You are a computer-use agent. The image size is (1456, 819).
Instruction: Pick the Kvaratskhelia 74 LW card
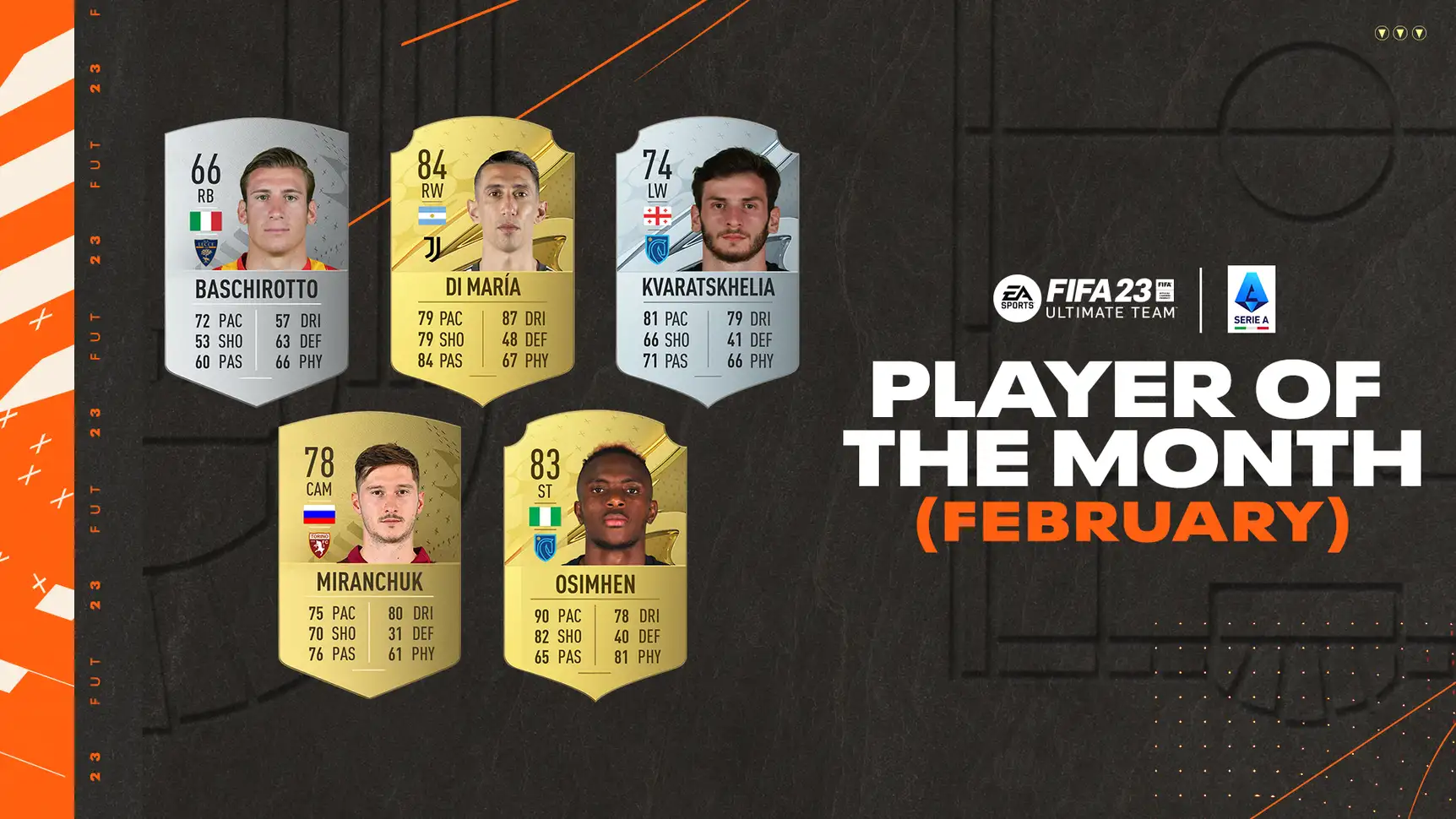click(x=708, y=260)
